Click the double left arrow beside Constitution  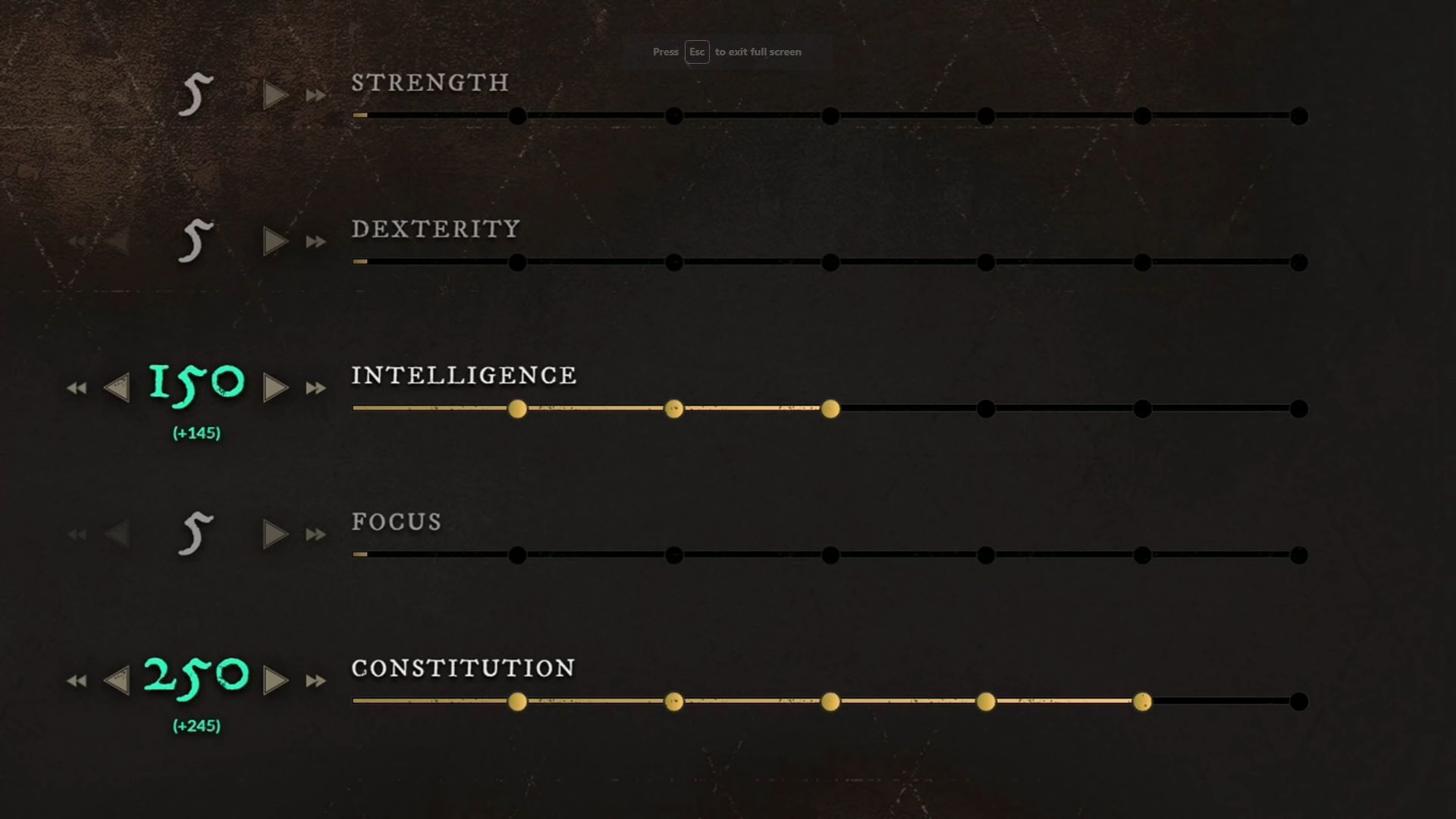[76, 680]
